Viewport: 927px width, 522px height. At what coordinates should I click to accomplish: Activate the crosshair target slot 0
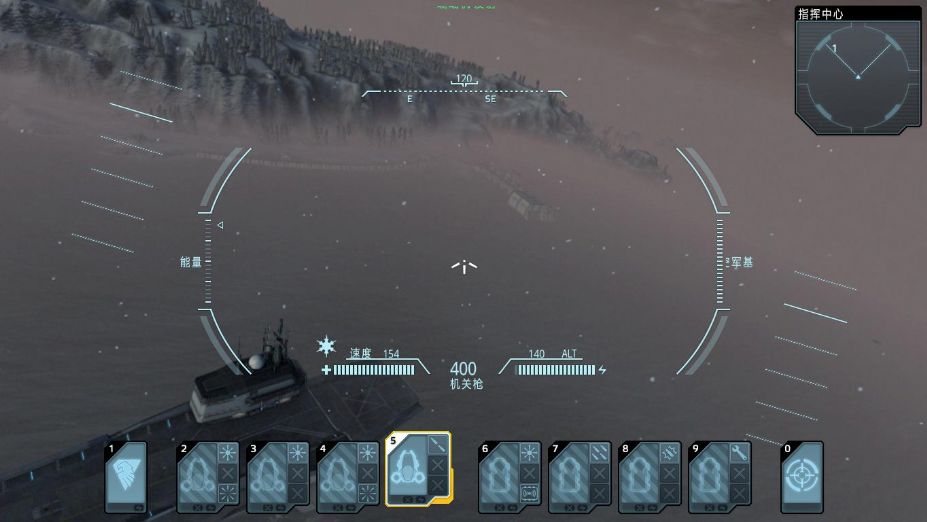pyautogui.click(x=802, y=477)
